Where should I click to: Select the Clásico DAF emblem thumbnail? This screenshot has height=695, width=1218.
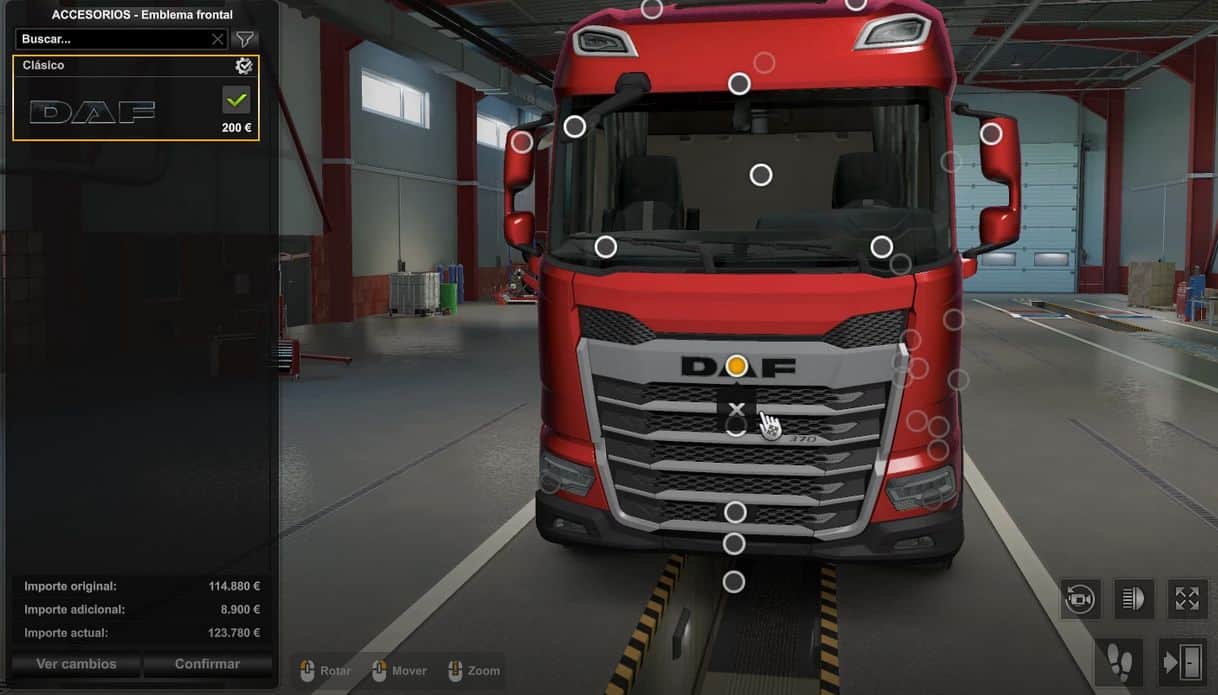[x=92, y=111]
